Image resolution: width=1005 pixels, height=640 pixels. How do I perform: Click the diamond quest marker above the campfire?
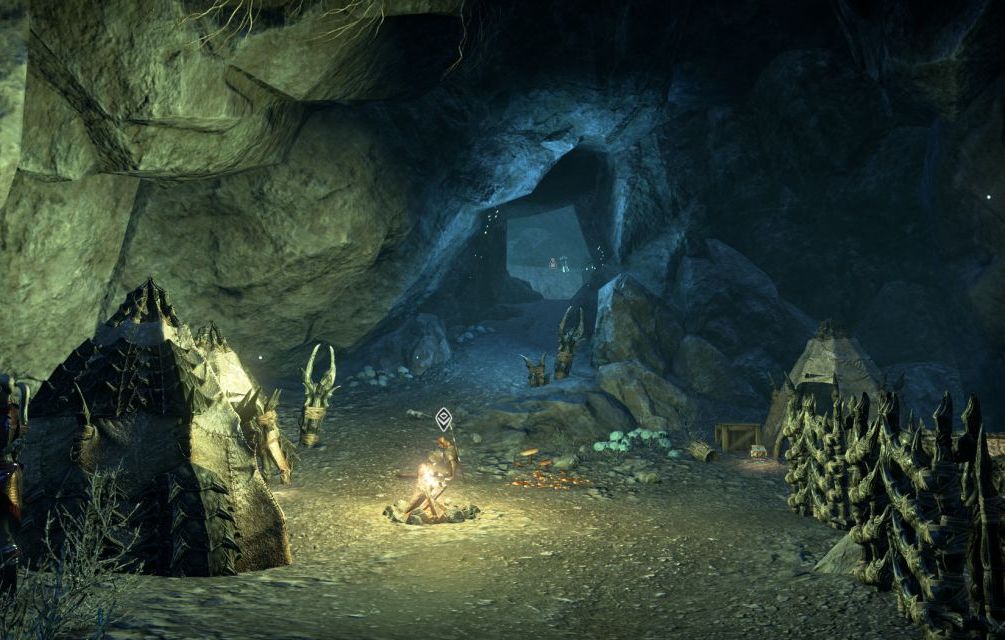click(x=443, y=418)
